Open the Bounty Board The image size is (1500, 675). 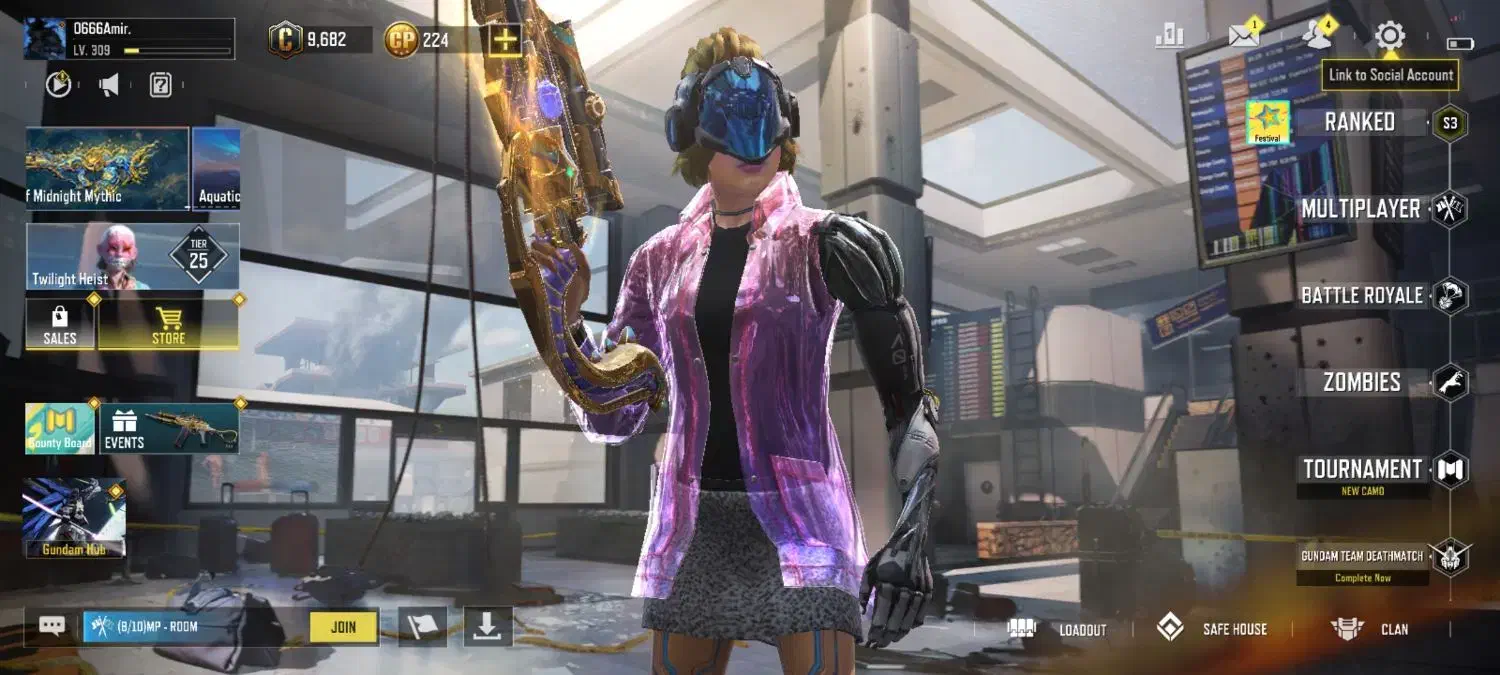tap(59, 429)
